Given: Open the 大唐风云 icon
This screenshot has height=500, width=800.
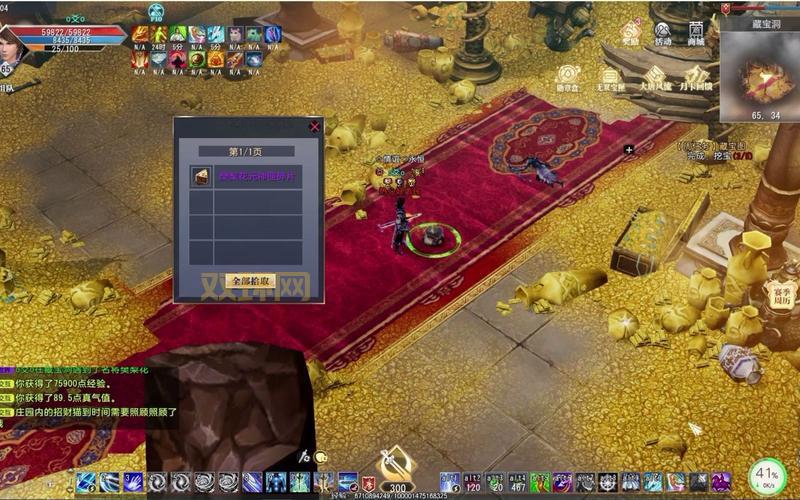Looking at the screenshot, I should [x=656, y=77].
